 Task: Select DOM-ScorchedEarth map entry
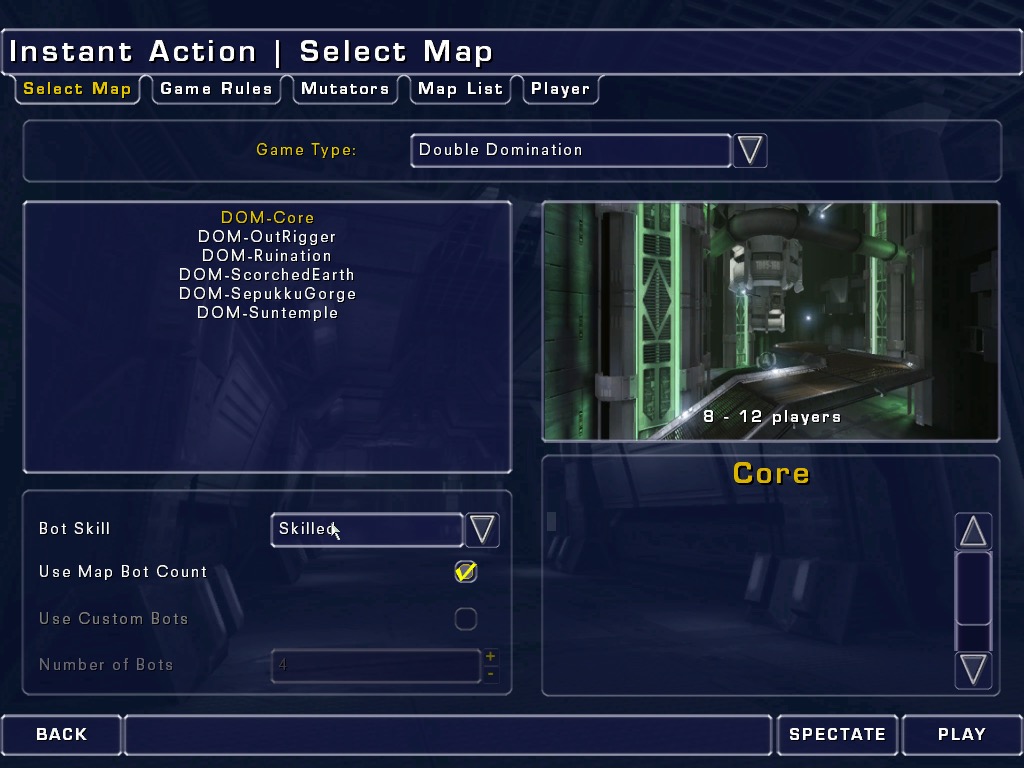click(267, 275)
